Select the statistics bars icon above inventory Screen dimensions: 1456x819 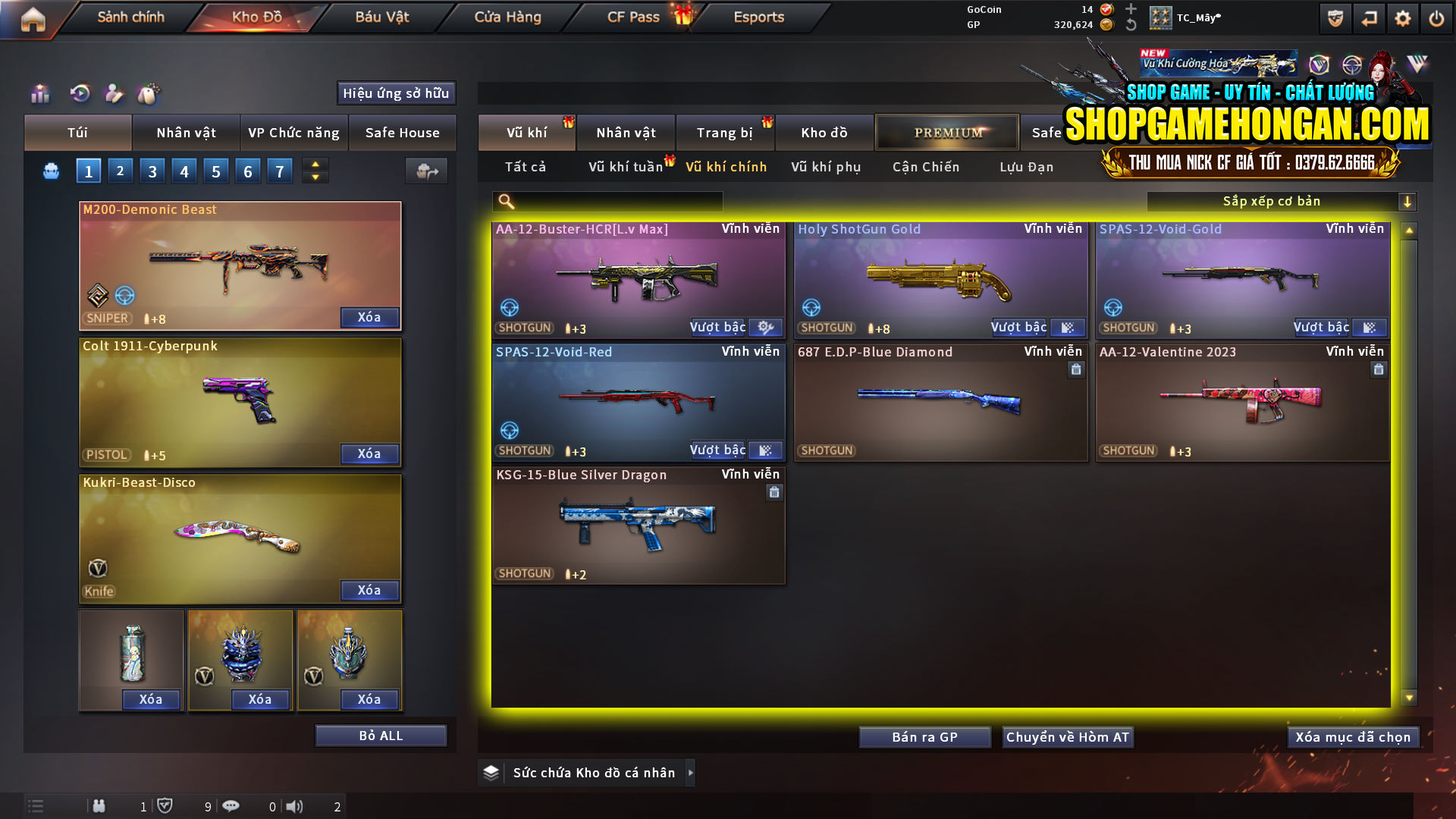coord(39,93)
